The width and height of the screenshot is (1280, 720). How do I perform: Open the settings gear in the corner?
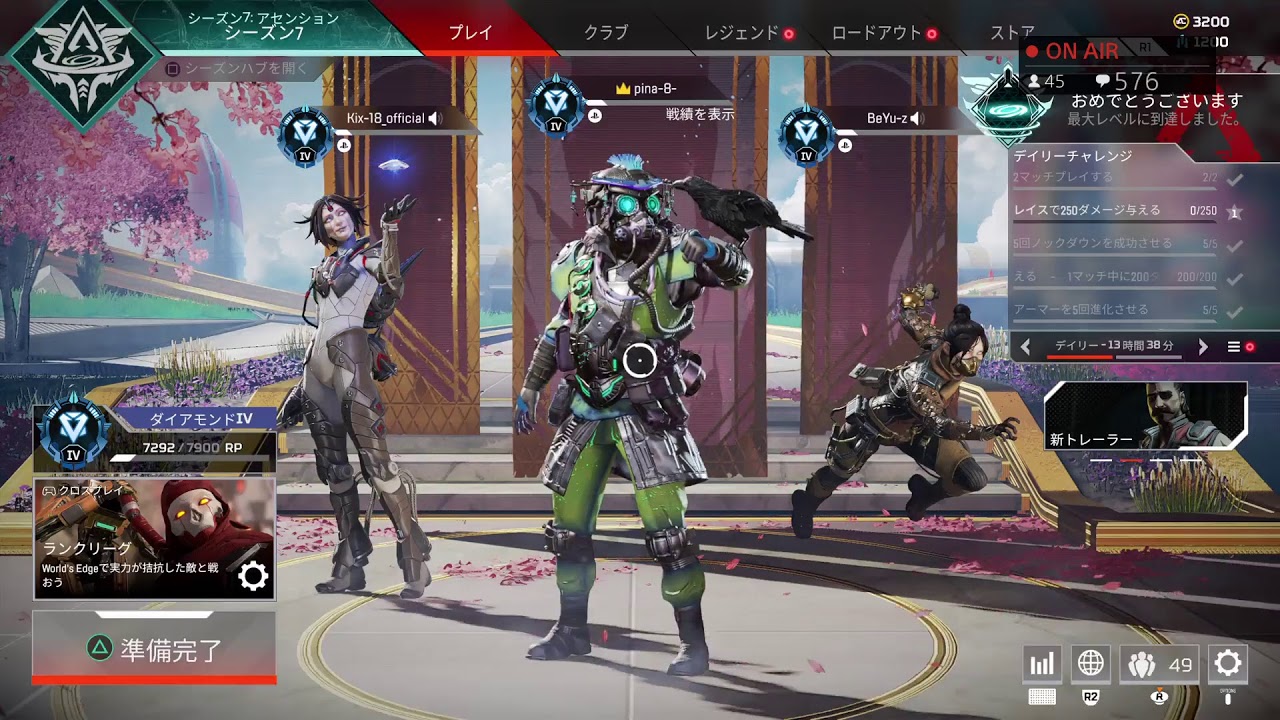1227,664
